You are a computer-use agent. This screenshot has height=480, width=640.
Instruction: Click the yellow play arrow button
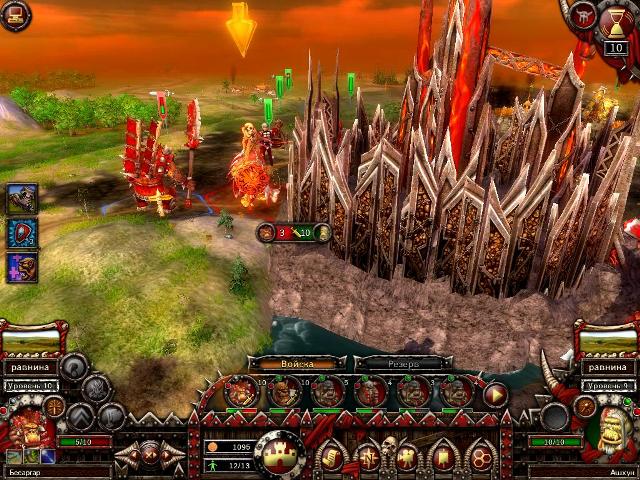(495, 394)
